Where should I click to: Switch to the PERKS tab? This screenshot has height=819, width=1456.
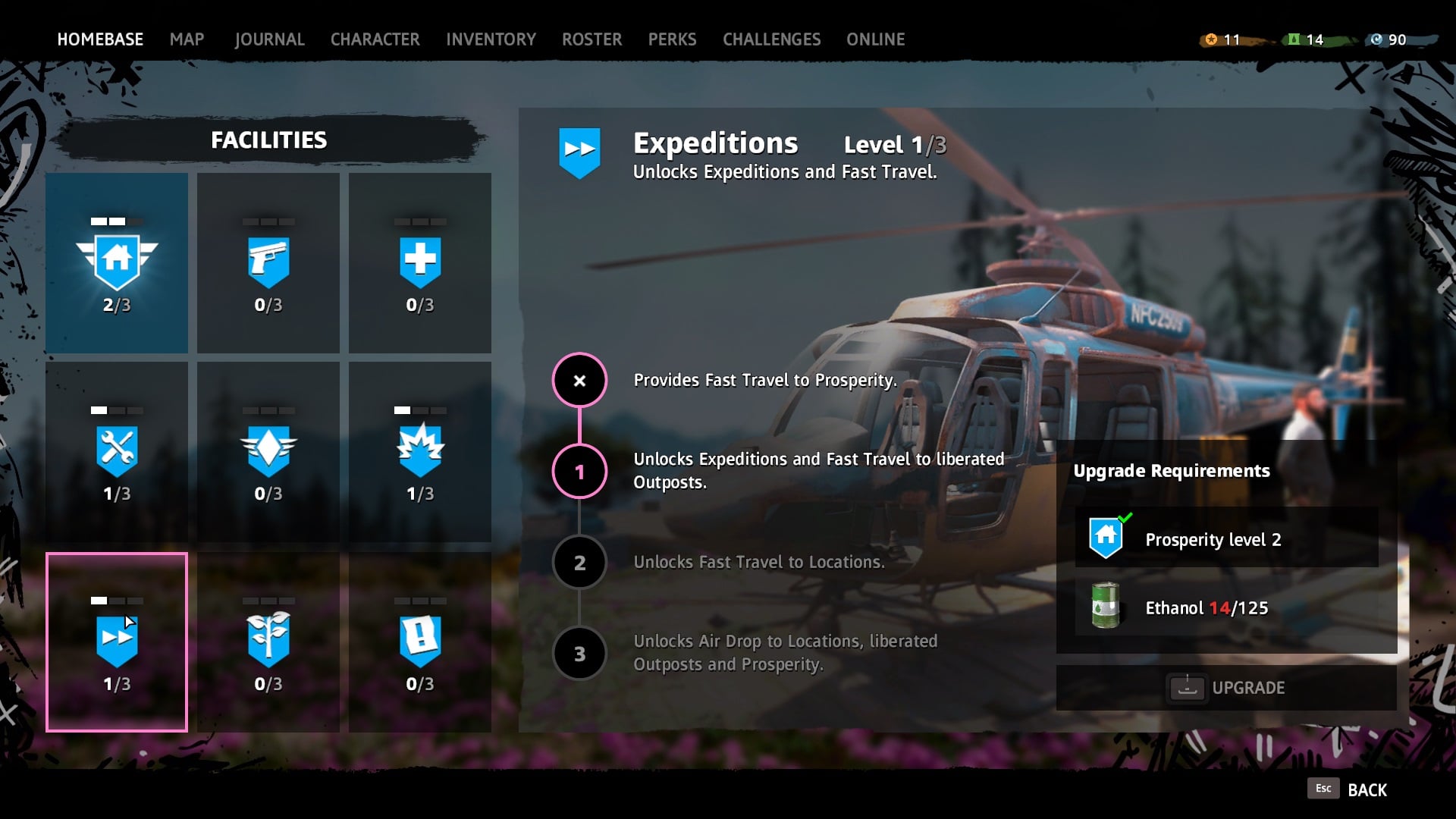(672, 39)
